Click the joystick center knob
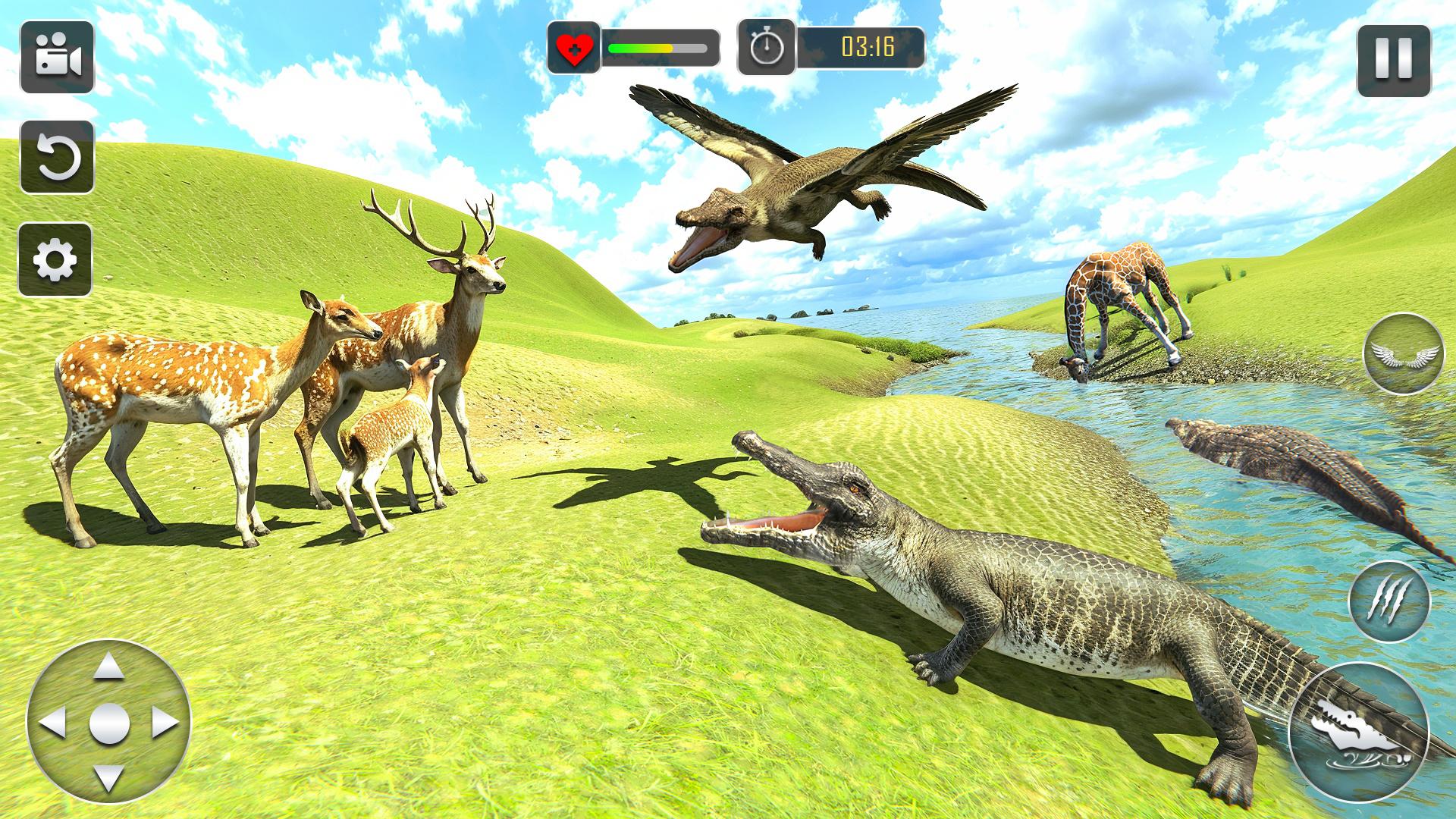The height and width of the screenshot is (819, 1456). point(108,723)
